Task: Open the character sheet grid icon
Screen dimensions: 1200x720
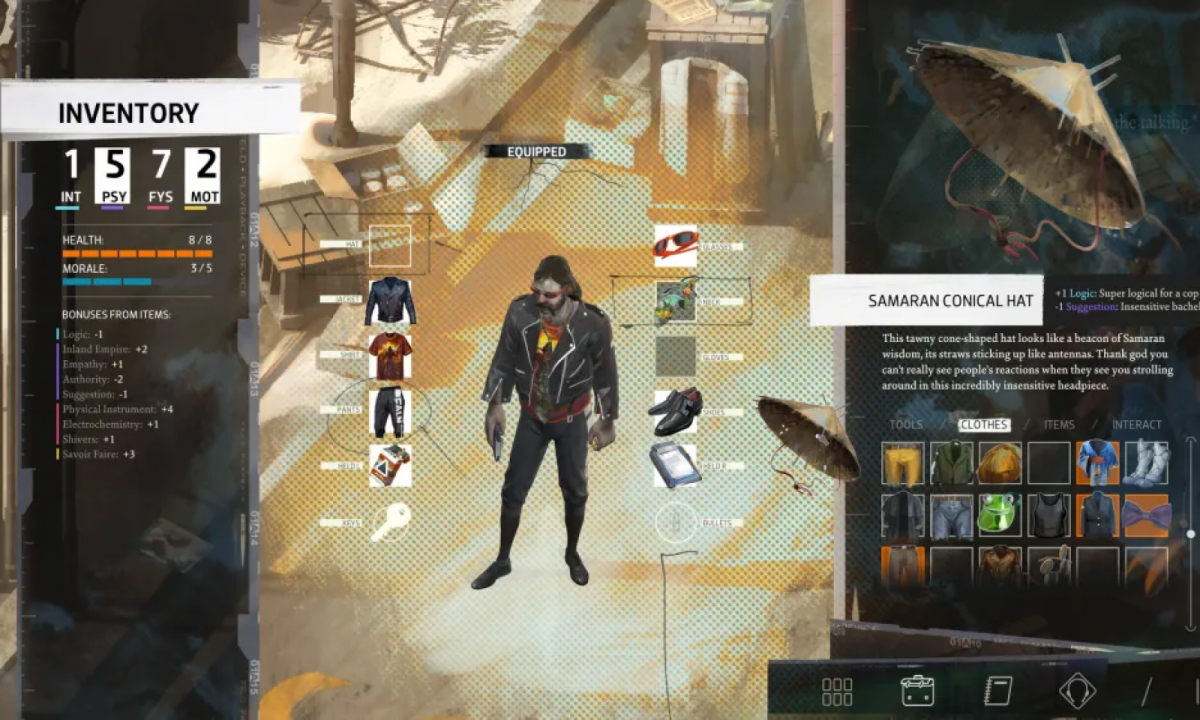Action: 836,691
